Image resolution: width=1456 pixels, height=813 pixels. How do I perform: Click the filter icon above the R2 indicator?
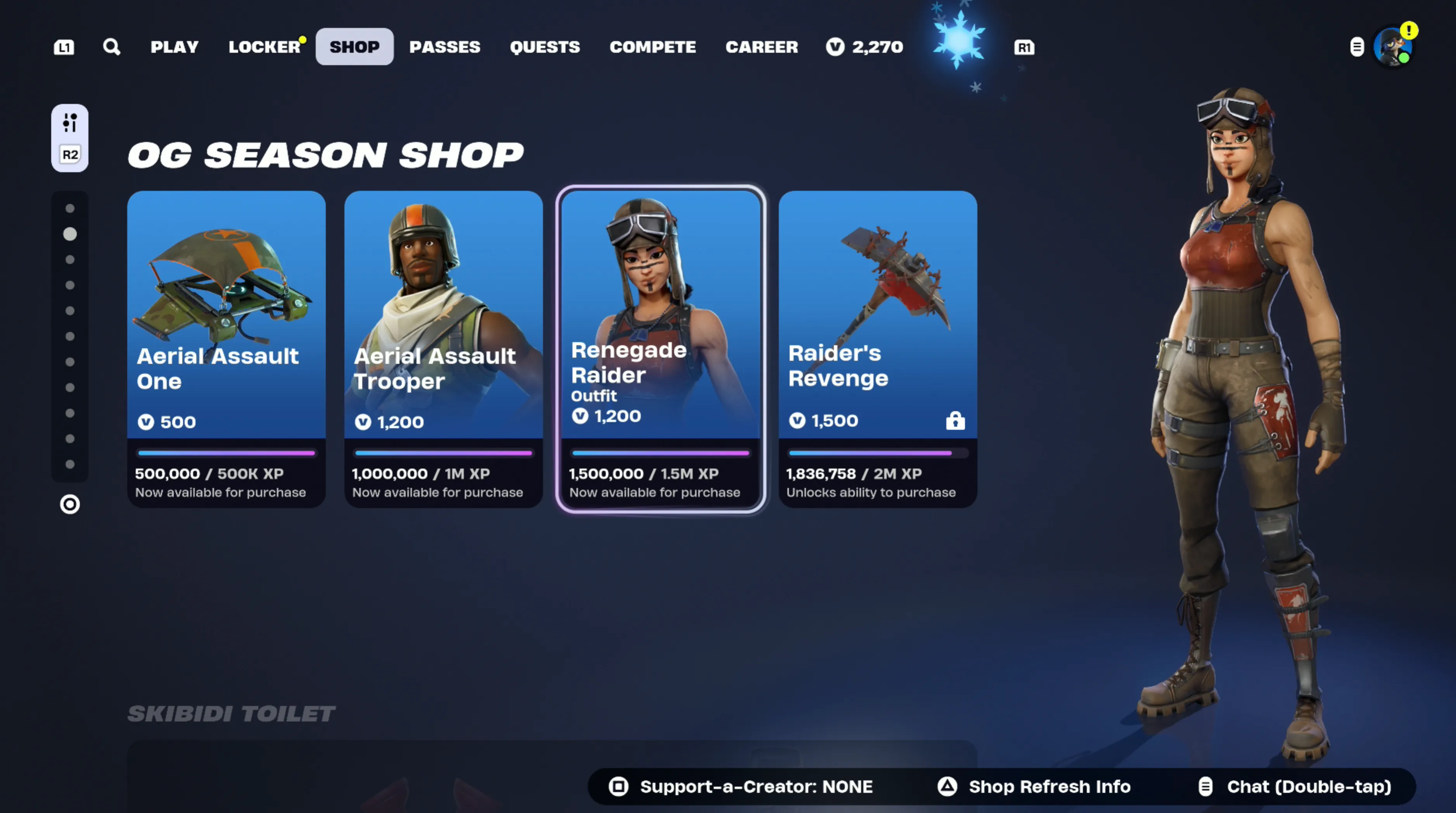pos(69,123)
